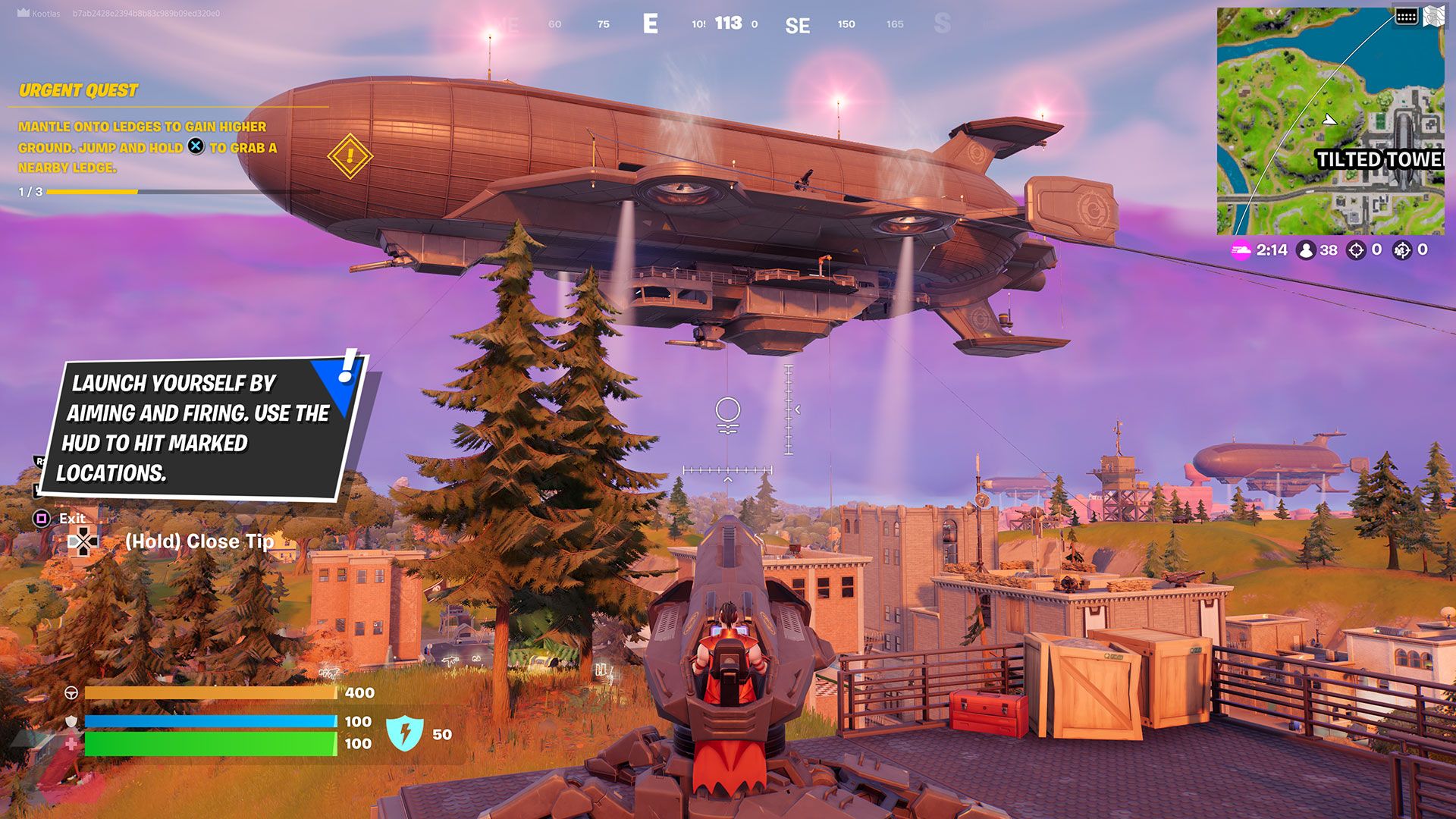
Task: Click the SE heading on the compass bar
Action: click(797, 24)
